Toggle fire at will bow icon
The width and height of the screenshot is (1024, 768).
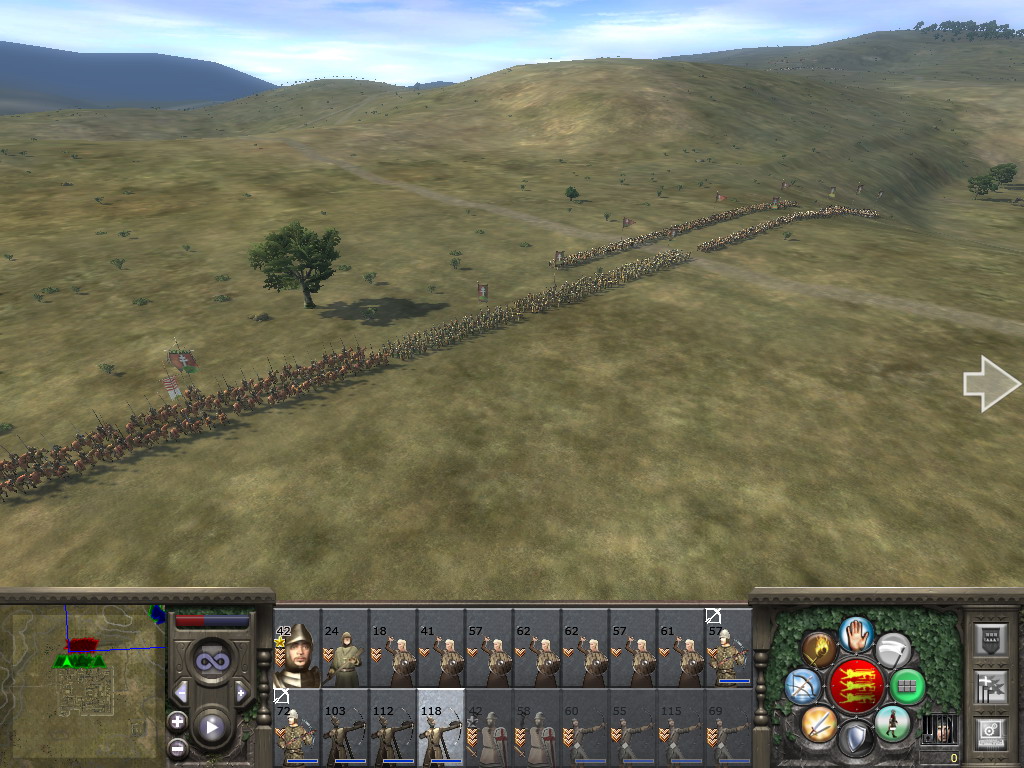[x=802, y=686]
